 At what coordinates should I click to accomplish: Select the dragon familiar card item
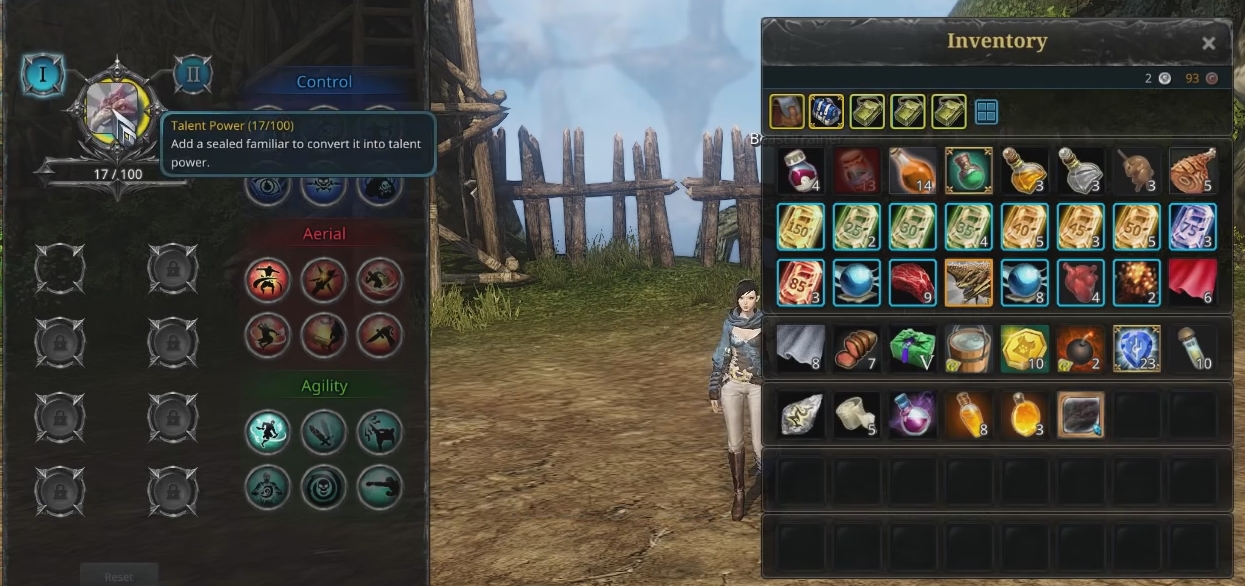968,283
